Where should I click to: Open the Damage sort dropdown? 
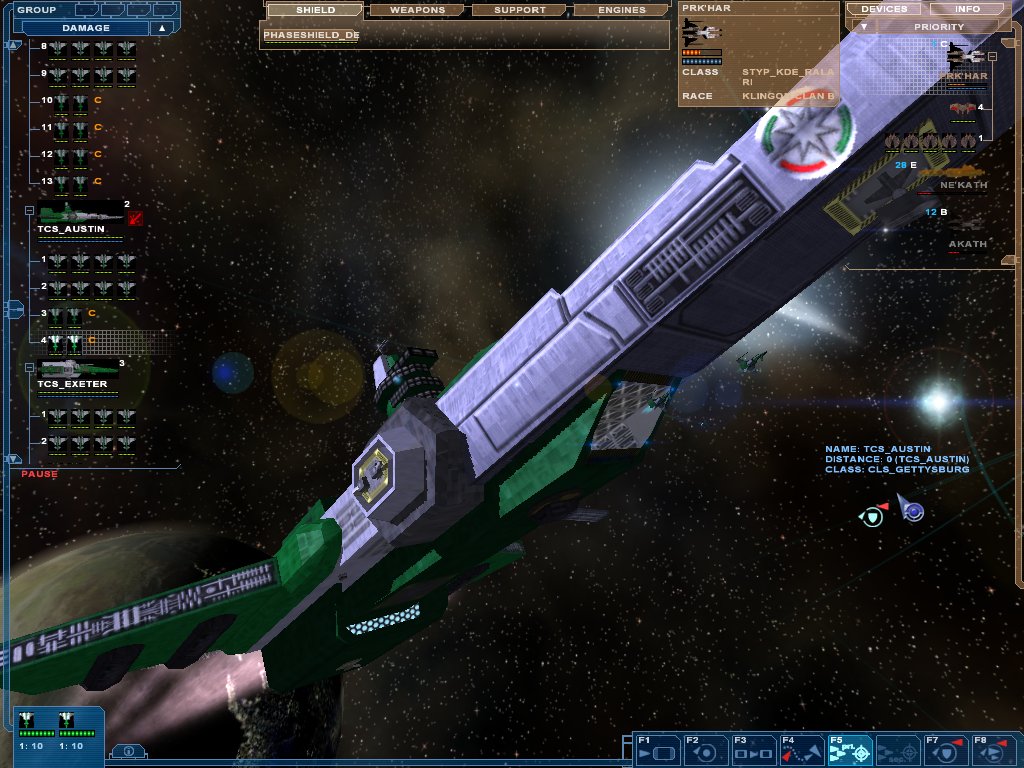90,28
